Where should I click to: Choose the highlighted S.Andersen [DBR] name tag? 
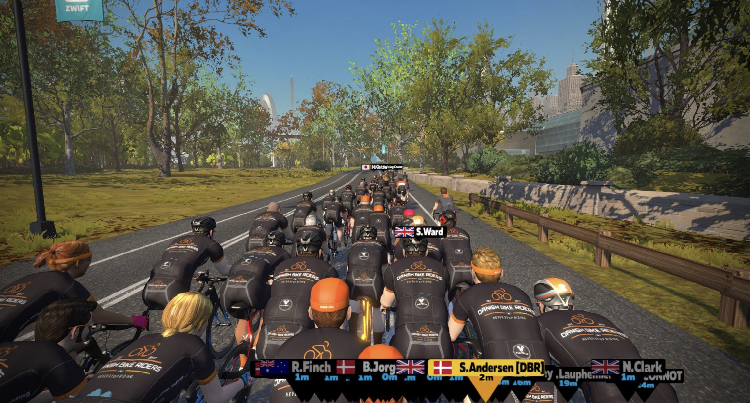click(x=488, y=368)
